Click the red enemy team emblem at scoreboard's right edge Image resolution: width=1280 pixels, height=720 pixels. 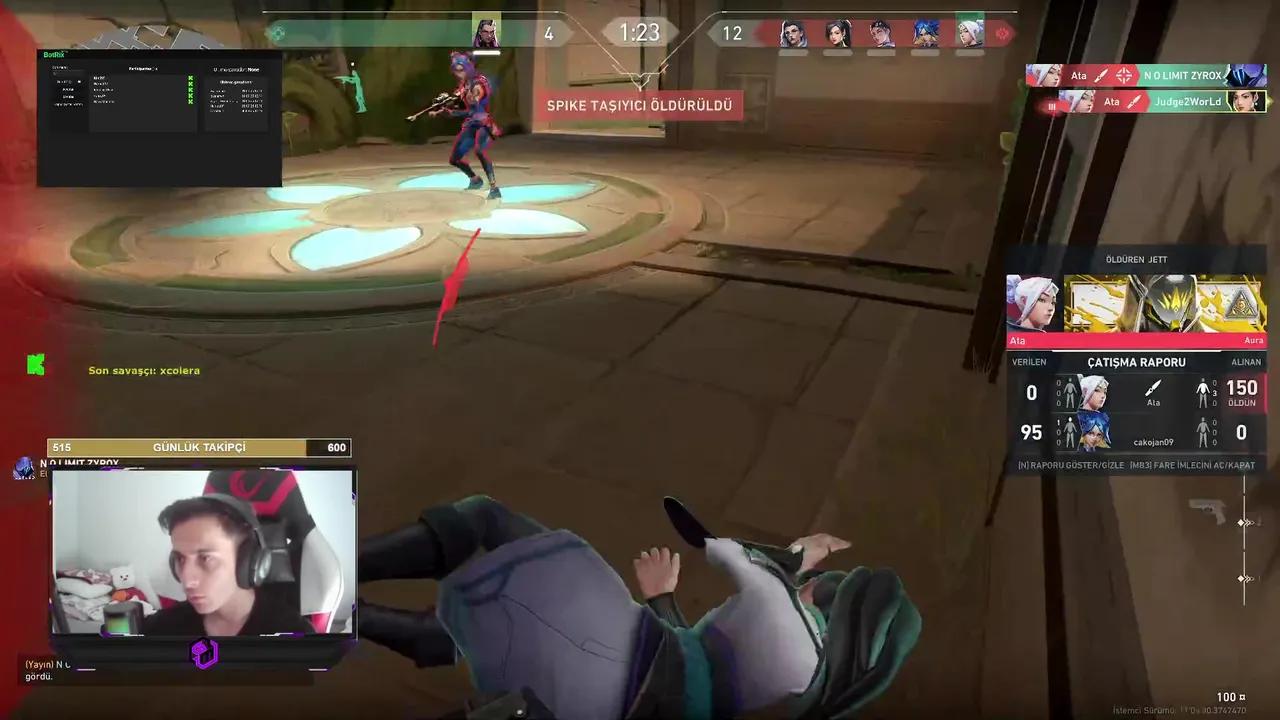pos(1002,33)
